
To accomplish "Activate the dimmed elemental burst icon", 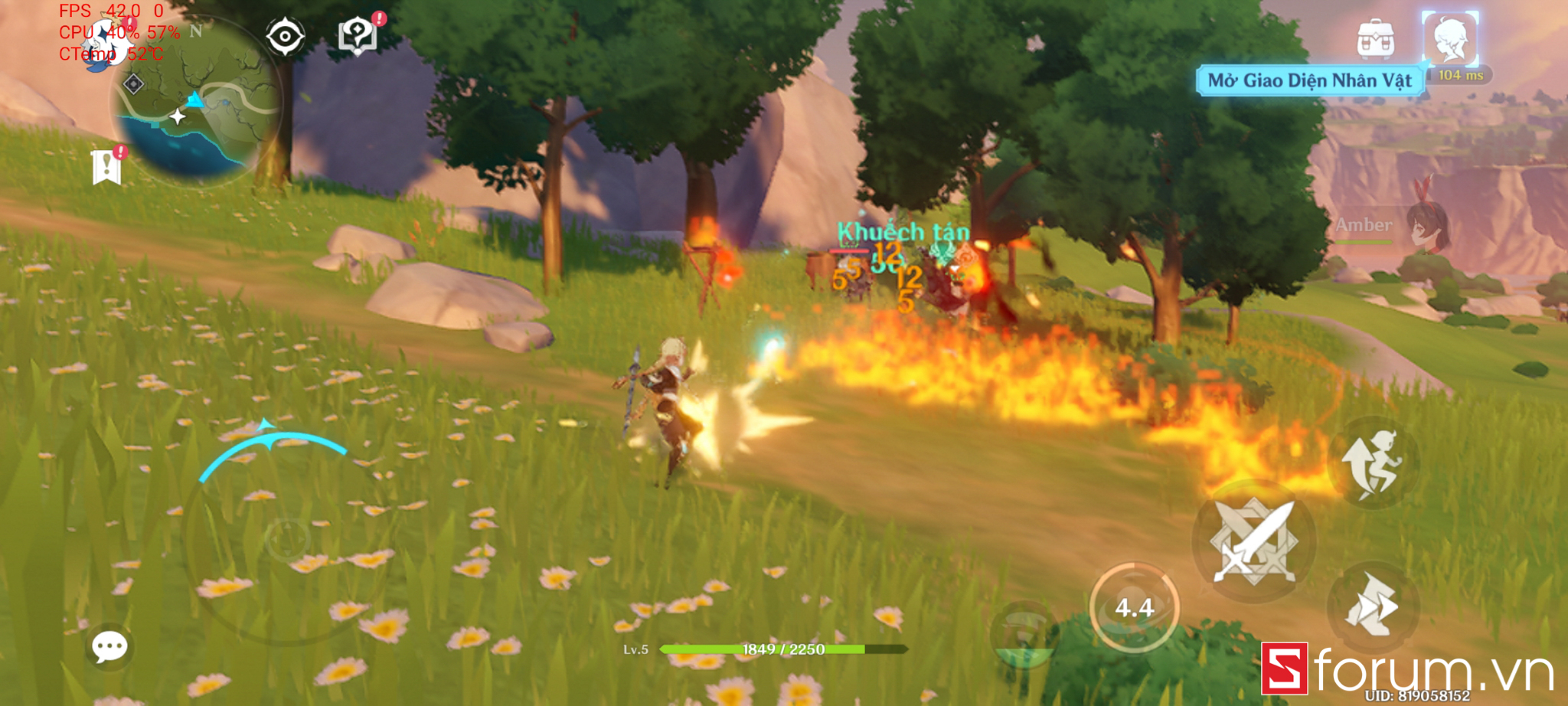I will (x=1024, y=636).
